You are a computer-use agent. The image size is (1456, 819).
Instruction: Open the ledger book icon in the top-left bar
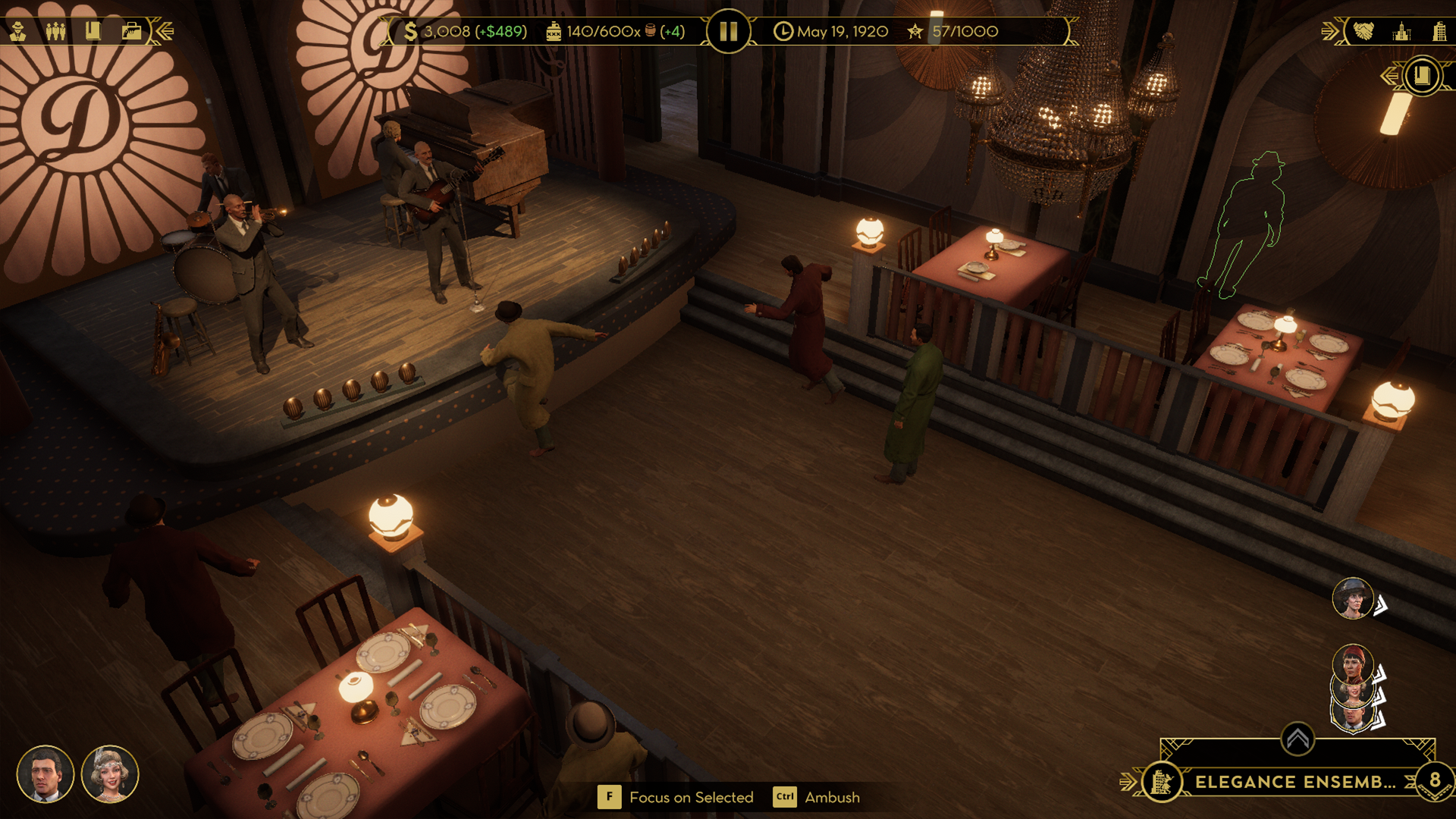pos(94,32)
